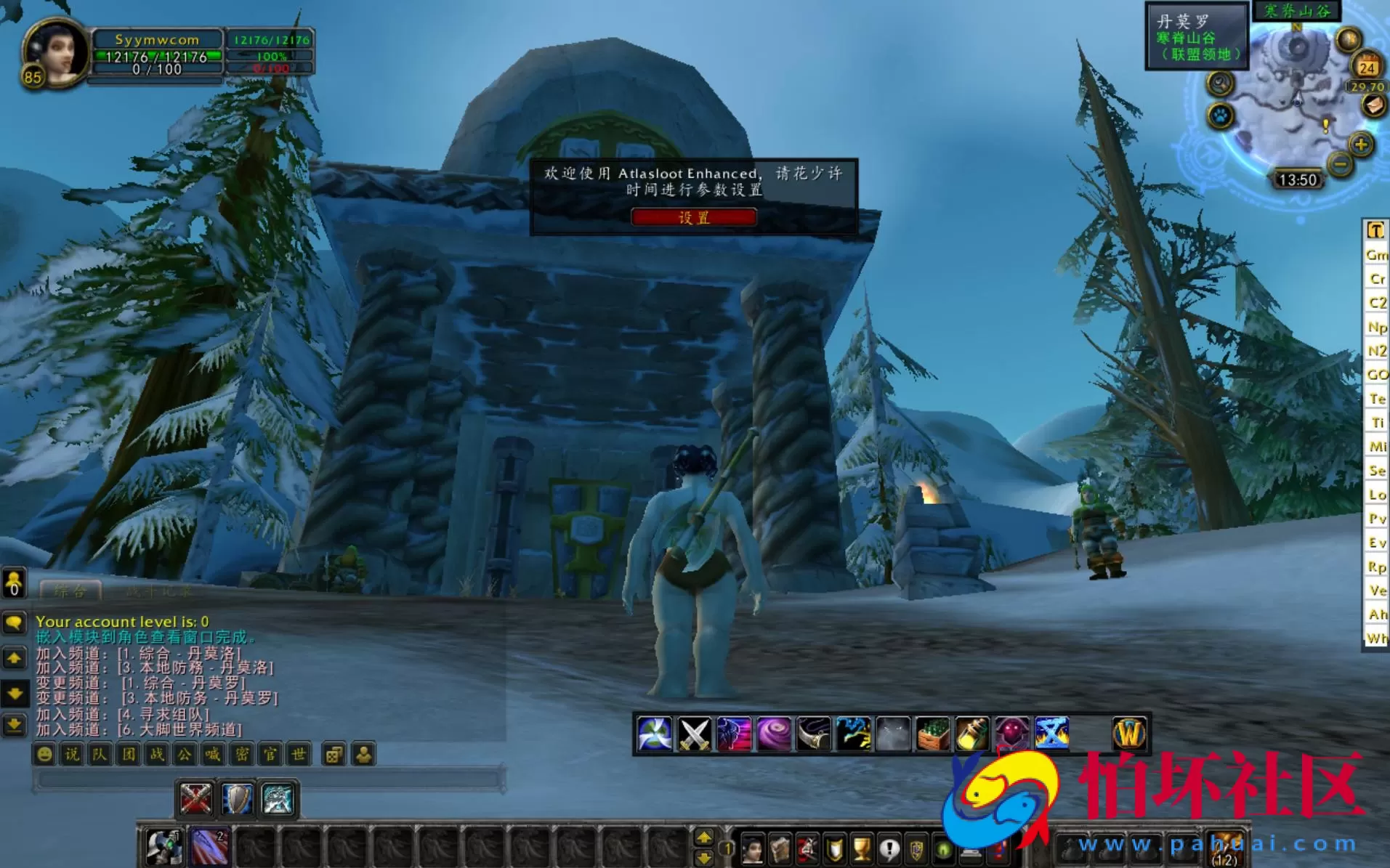
Task: Click the new mail icon near the minimap
Action: [1374, 105]
